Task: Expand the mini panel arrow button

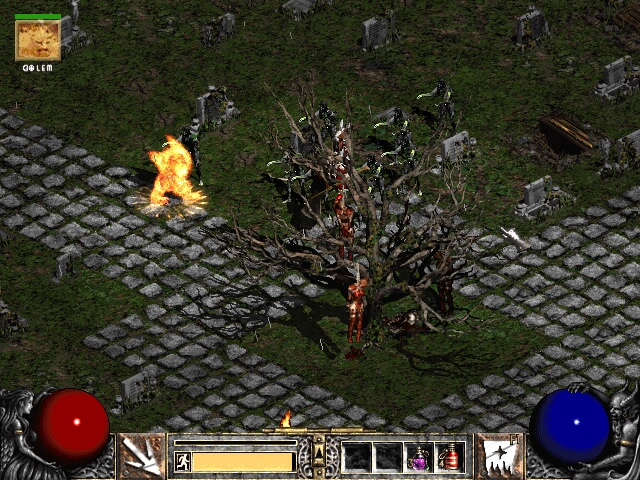Action: pyautogui.click(x=319, y=453)
